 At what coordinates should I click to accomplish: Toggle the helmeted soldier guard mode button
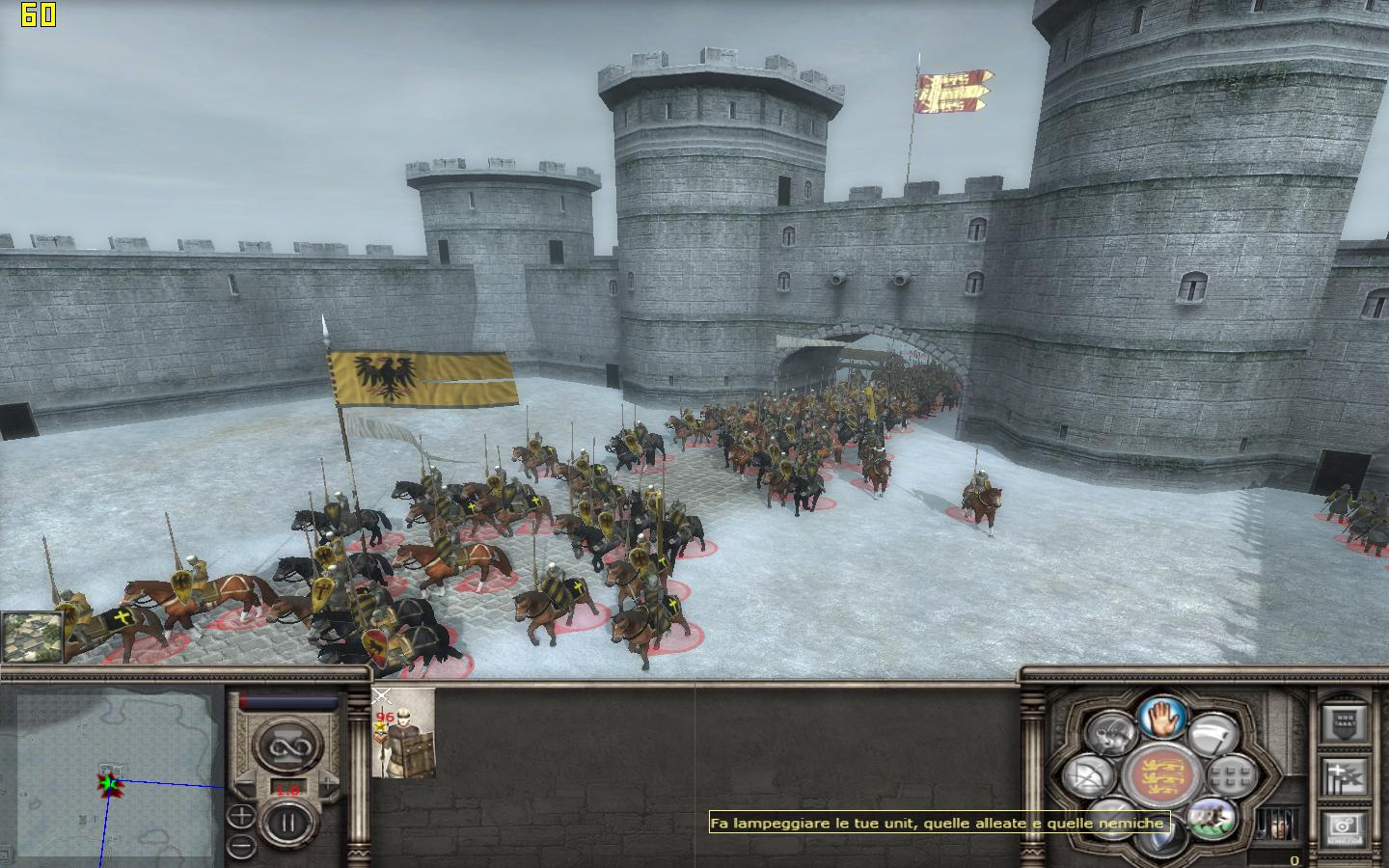(1109, 735)
